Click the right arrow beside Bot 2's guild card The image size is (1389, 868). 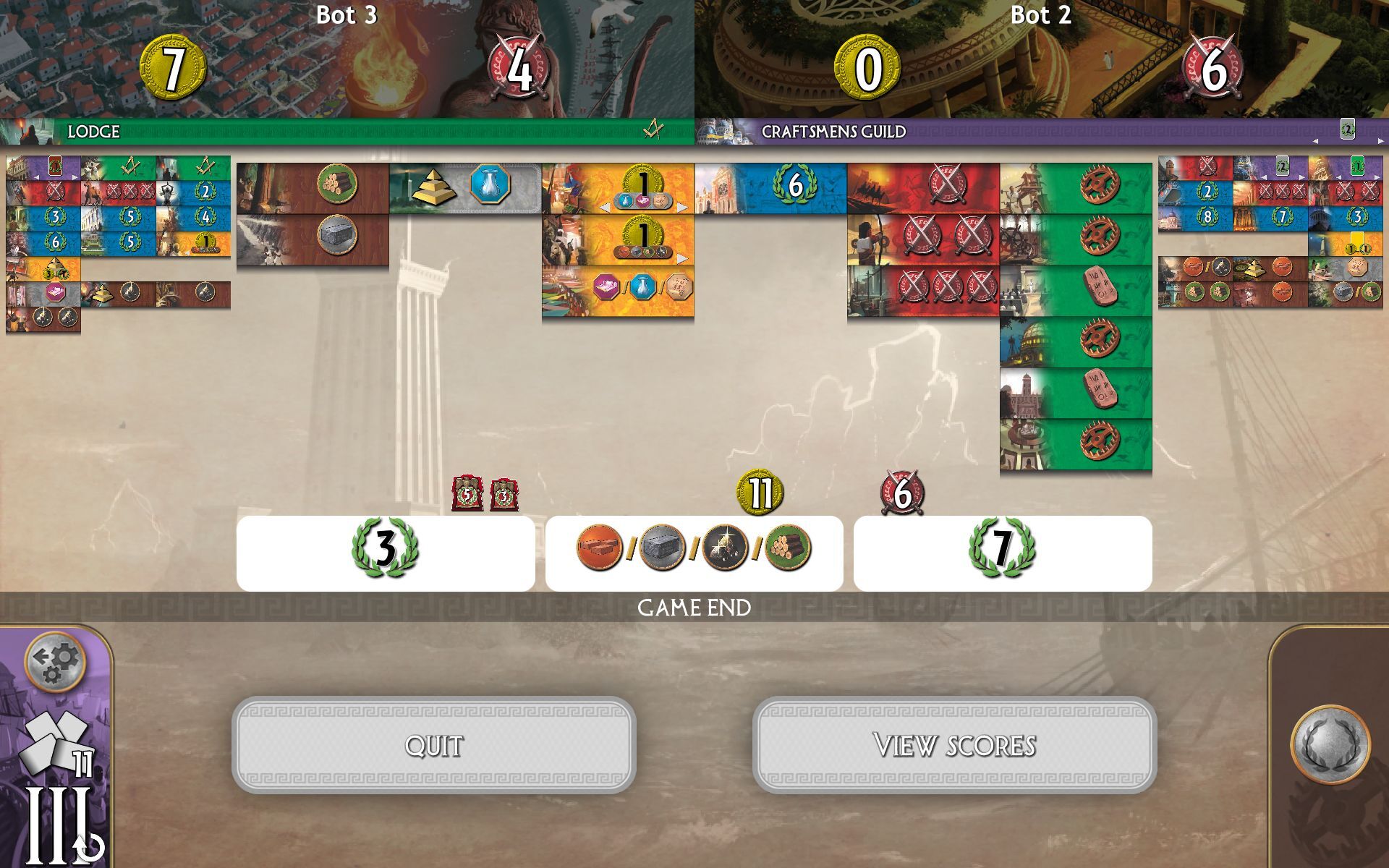tap(1380, 141)
